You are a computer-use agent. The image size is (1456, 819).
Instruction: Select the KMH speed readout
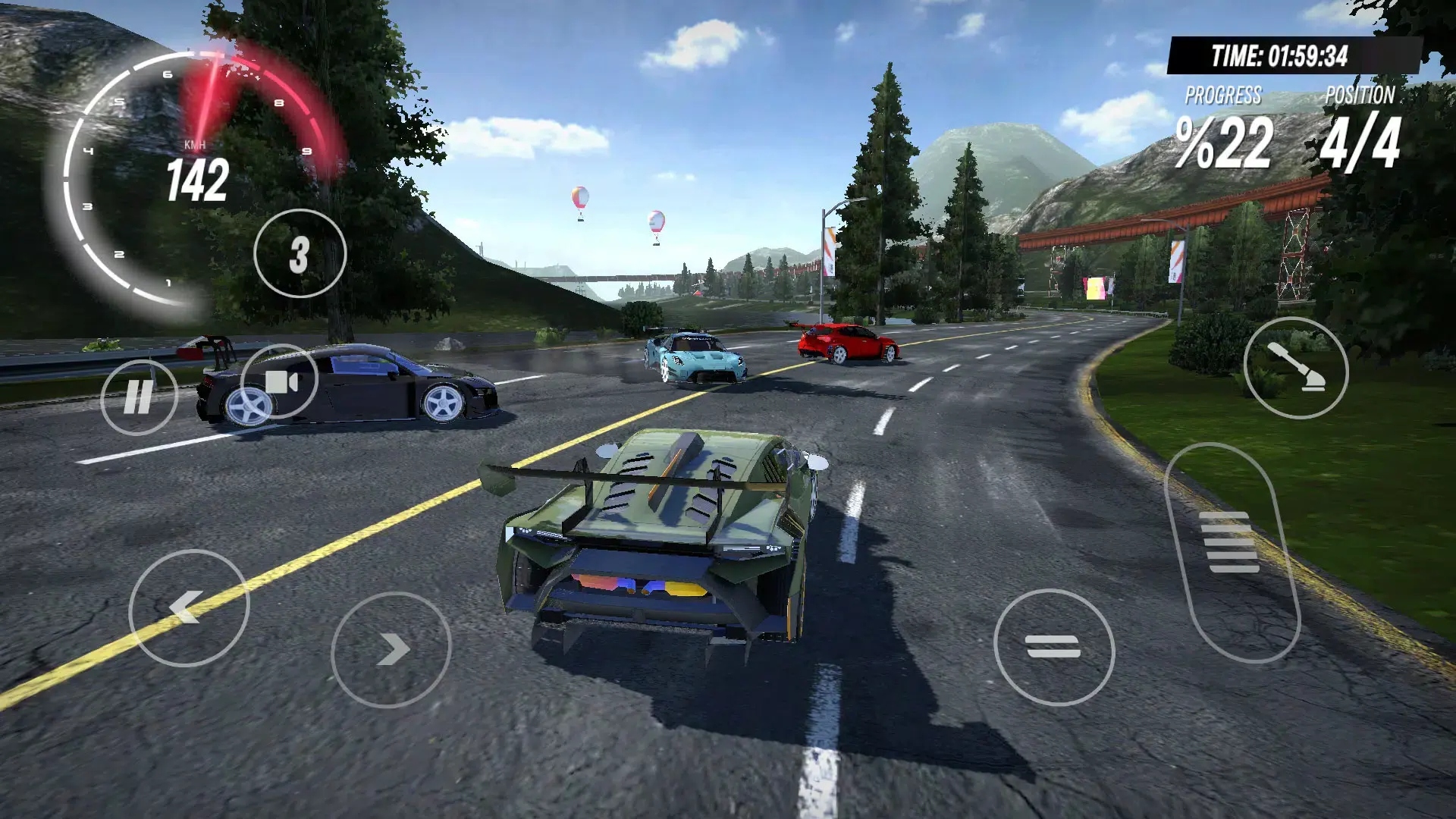pos(195,144)
